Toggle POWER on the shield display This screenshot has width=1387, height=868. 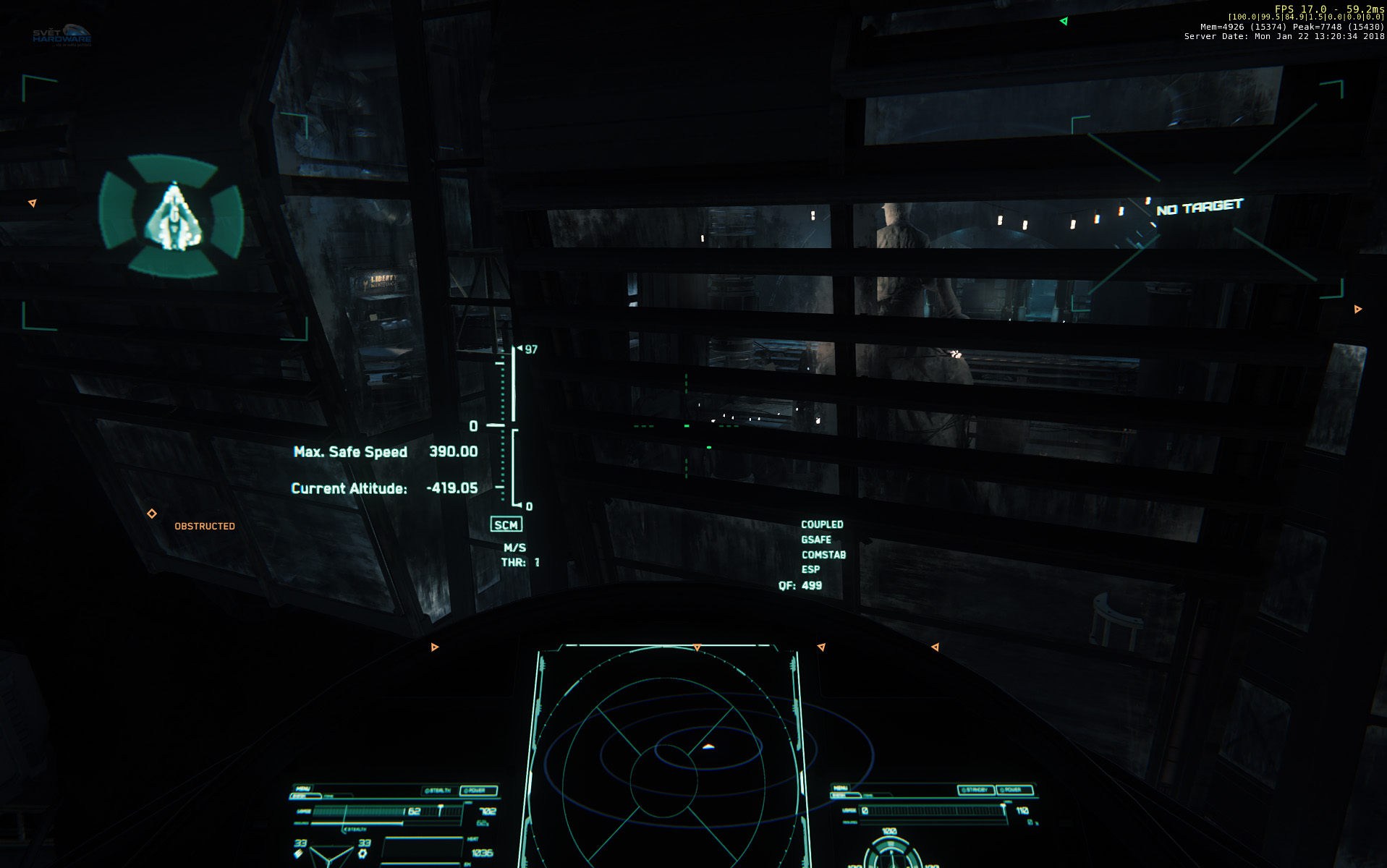coord(1014,789)
